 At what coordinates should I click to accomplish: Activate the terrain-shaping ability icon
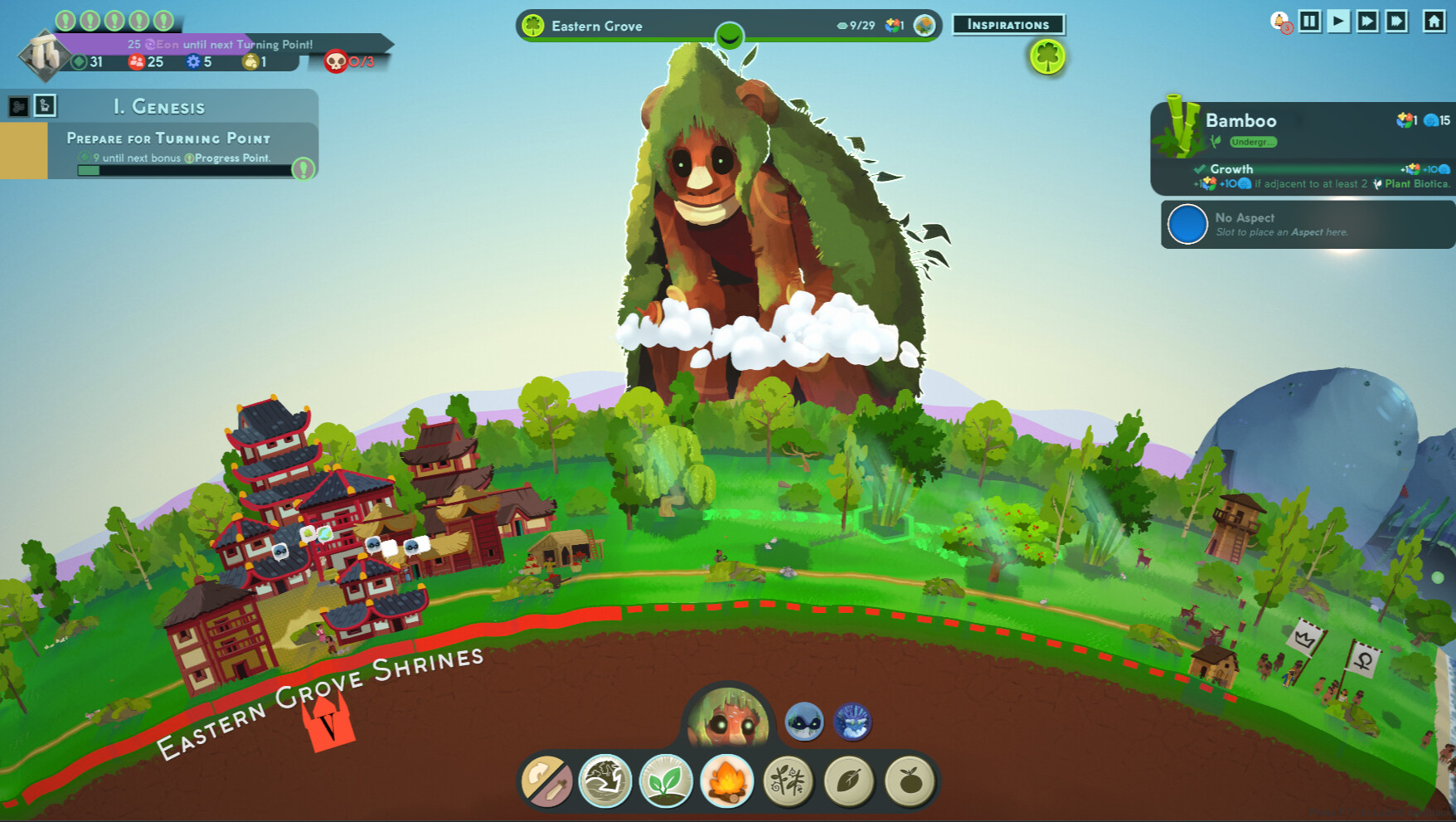coord(605,781)
